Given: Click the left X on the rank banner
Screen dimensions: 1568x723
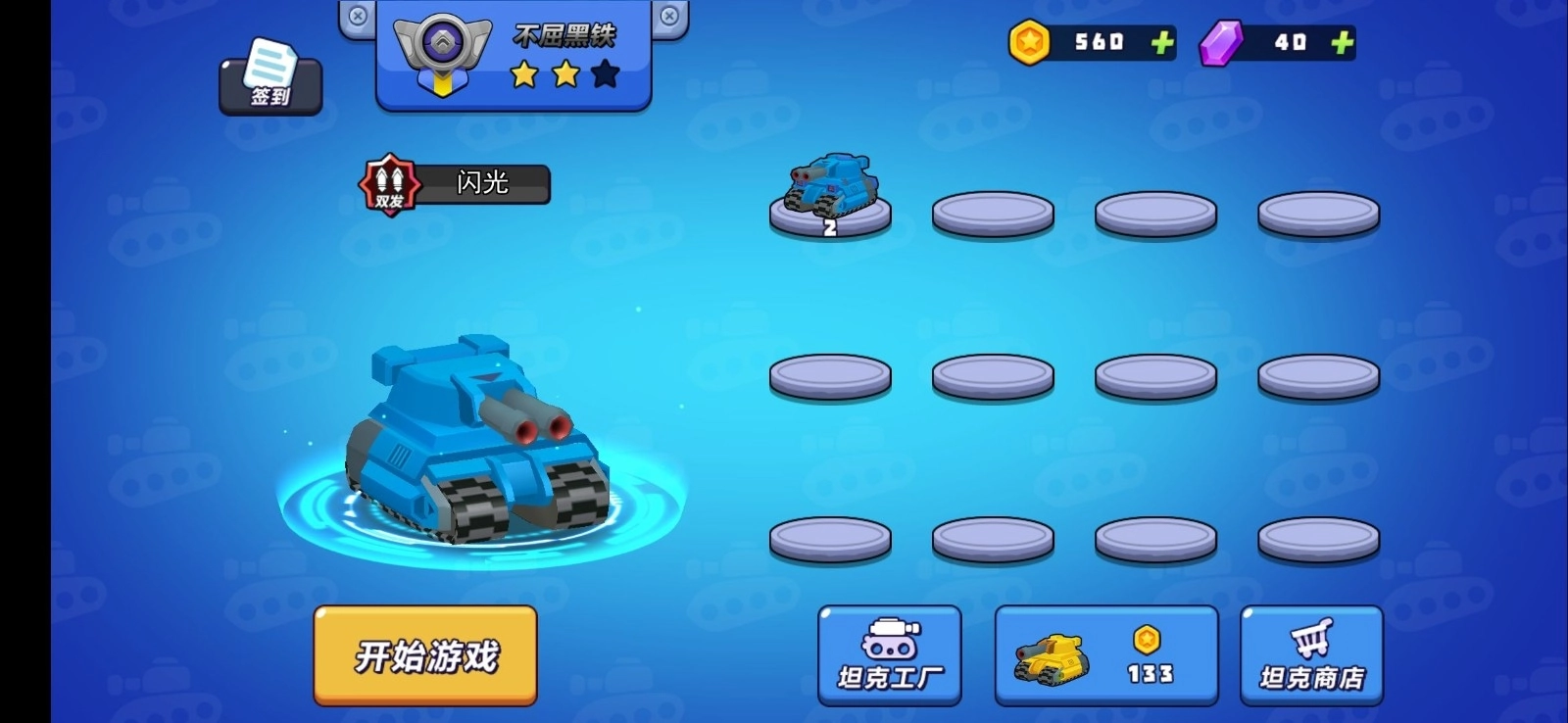Looking at the screenshot, I should 356,15.
